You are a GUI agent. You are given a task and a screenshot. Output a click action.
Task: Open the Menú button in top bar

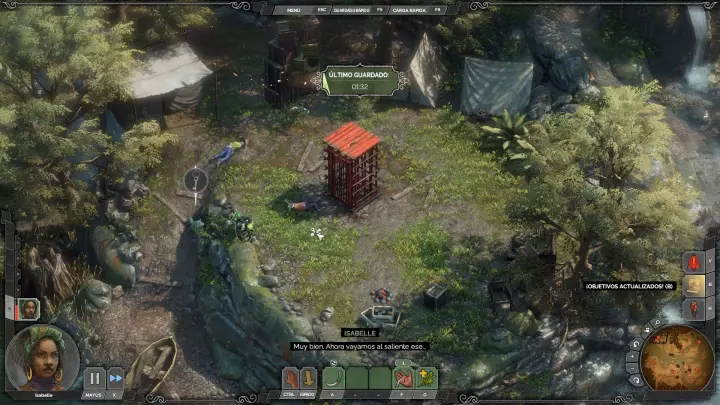pos(294,9)
